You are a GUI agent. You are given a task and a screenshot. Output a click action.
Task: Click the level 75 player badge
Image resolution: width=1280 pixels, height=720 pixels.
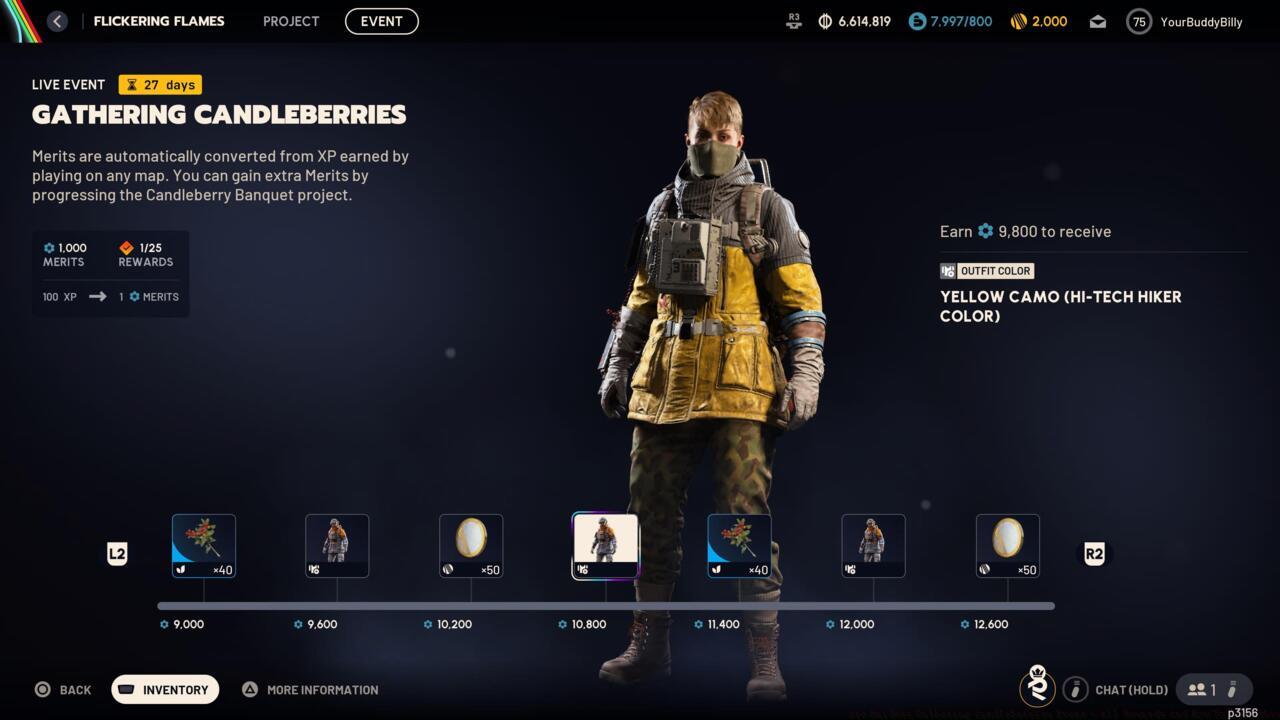[x=1138, y=21]
